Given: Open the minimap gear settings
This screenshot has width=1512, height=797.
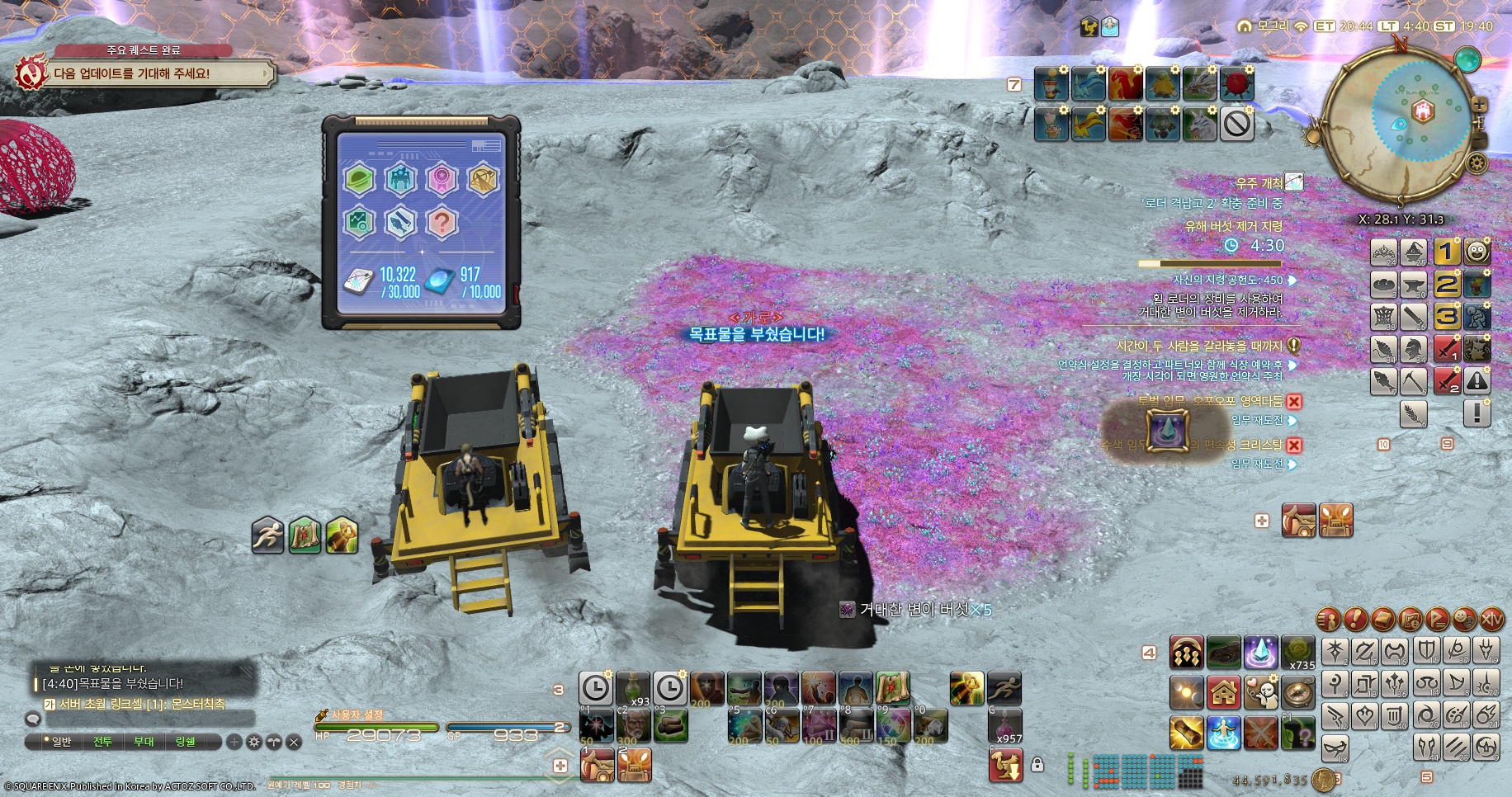Looking at the screenshot, I should pyautogui.click(x=1477, y=163).
